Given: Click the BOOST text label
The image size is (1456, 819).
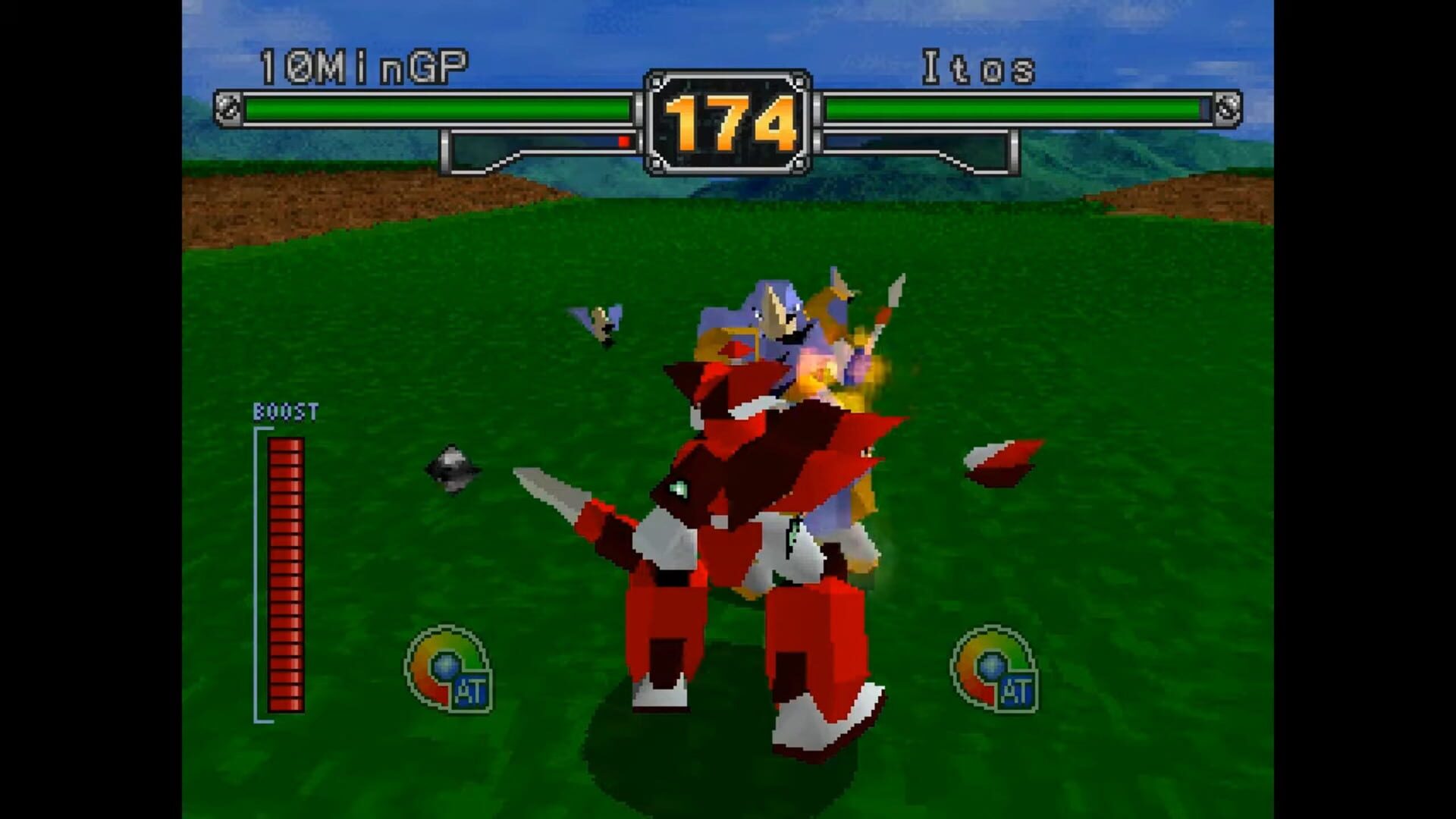Looking at the screenshot, I should 286,412.
